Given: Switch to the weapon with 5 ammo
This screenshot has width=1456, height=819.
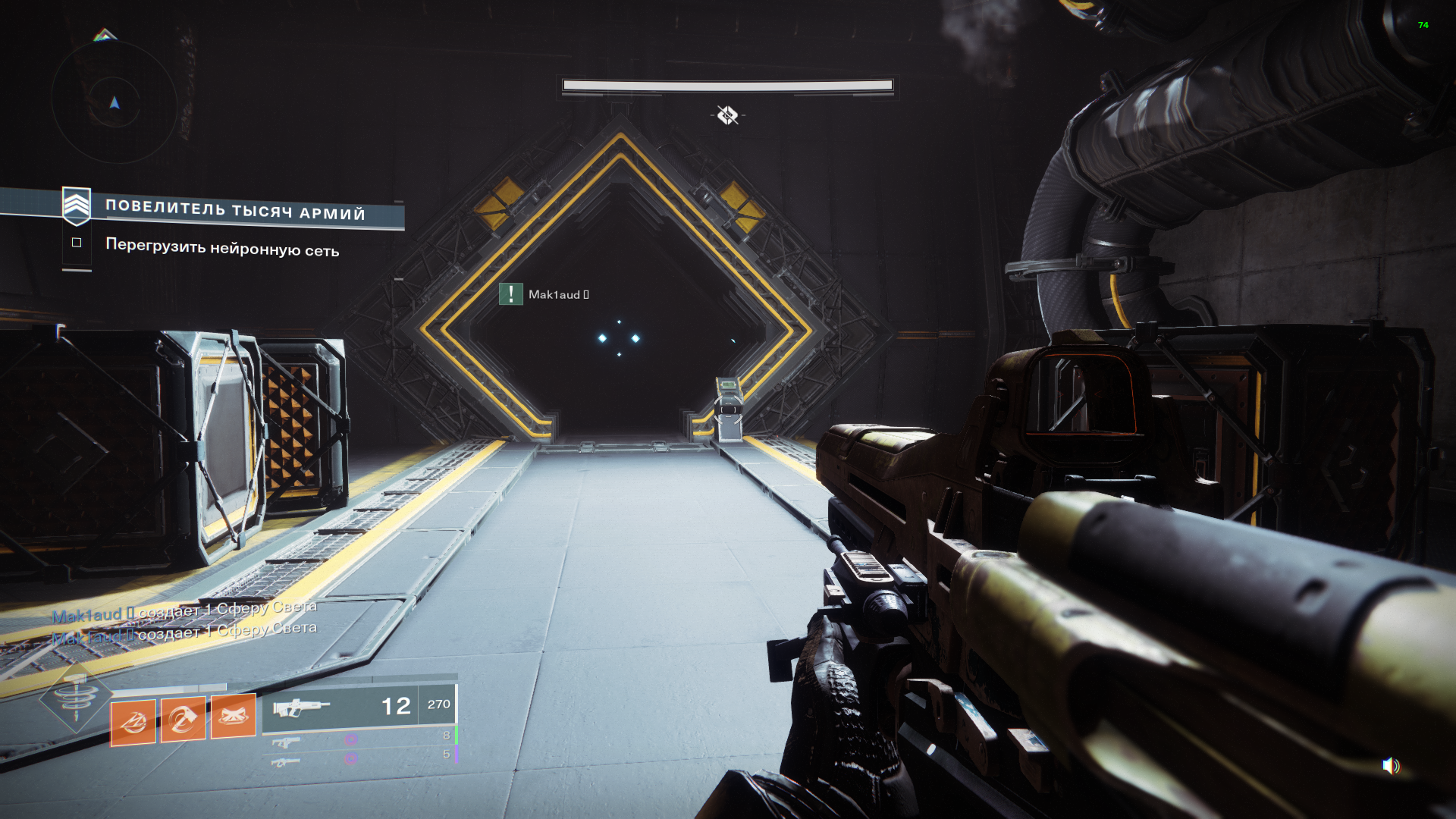Looking at the screenshot, I should (359, 757).
